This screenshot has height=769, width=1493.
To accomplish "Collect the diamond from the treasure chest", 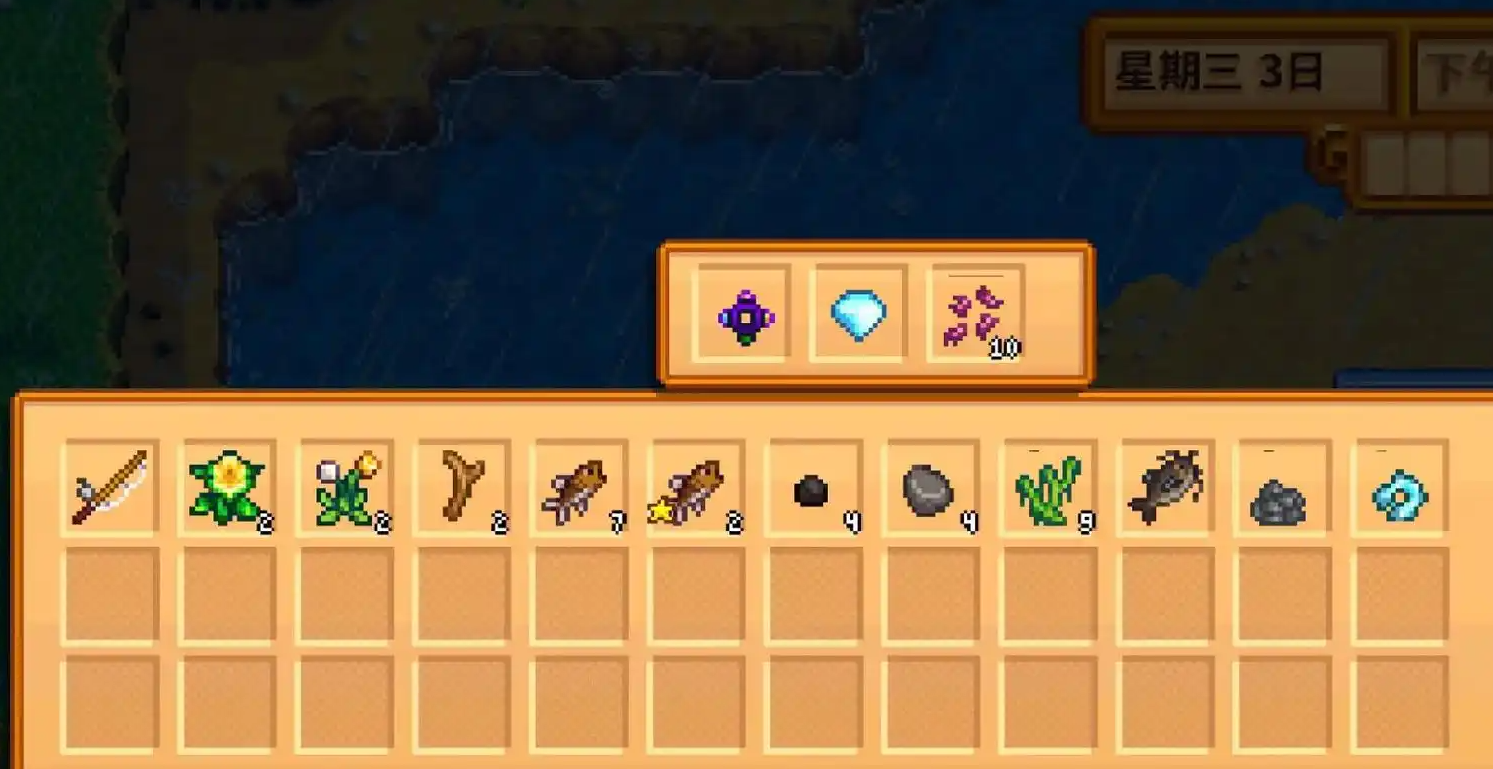I will (859, 315).
